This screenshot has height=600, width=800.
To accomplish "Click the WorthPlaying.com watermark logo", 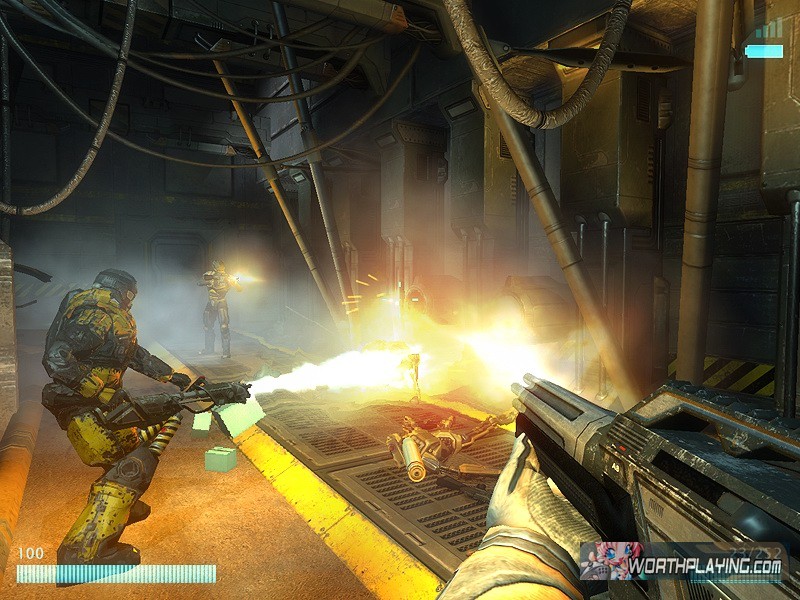I will [x=683, y=564].
